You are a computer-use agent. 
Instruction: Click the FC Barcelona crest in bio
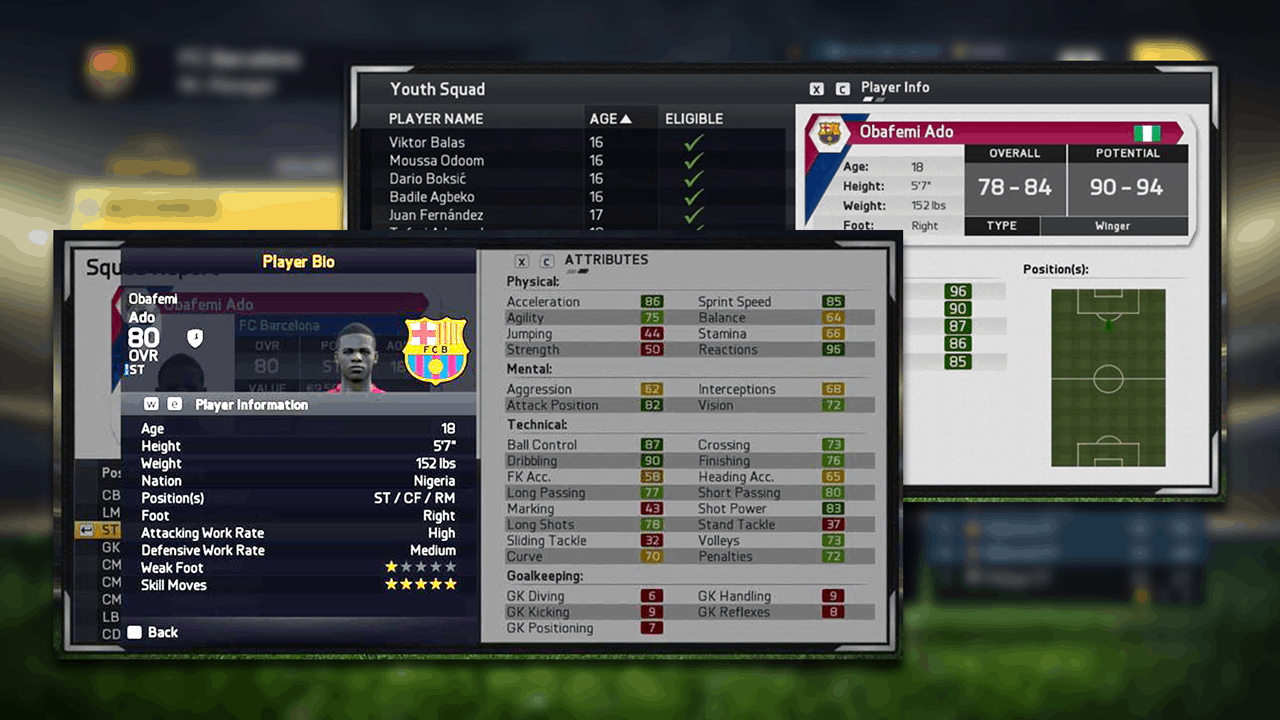[x=435, y=350]
